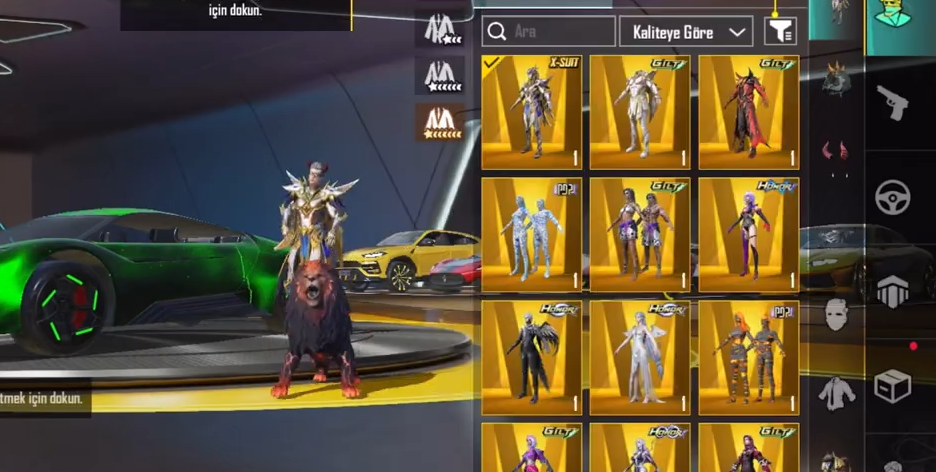Select the orange mummy-wrap duo outfit
936x472 pixels.
[748, 357]
